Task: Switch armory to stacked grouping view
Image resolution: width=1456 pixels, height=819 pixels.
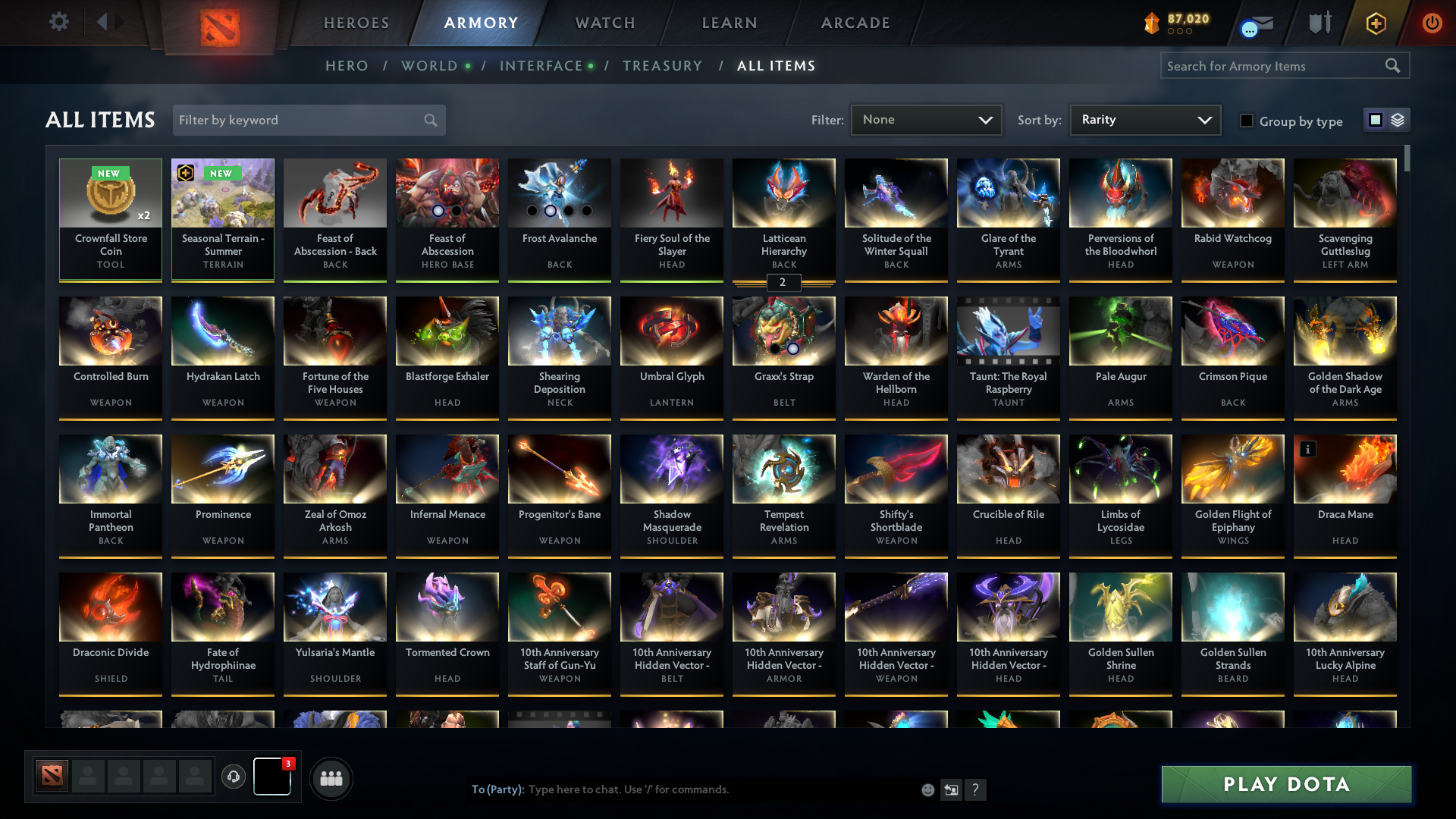Action: point(1398,120)
